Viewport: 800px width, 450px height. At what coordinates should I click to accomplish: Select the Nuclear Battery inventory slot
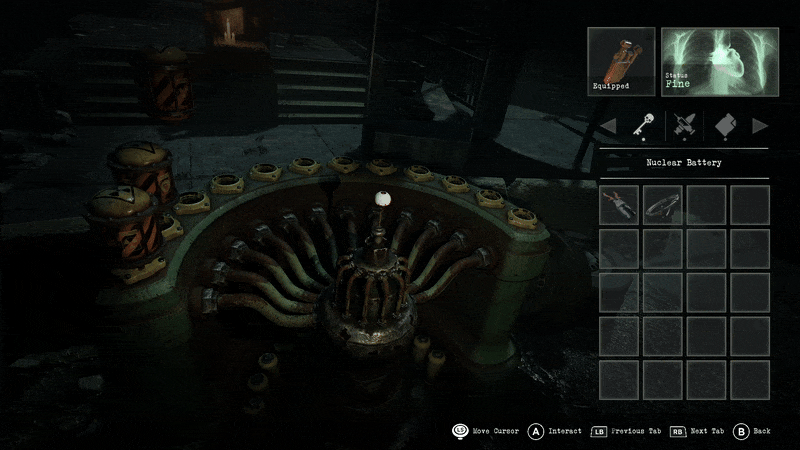point(619,205)
